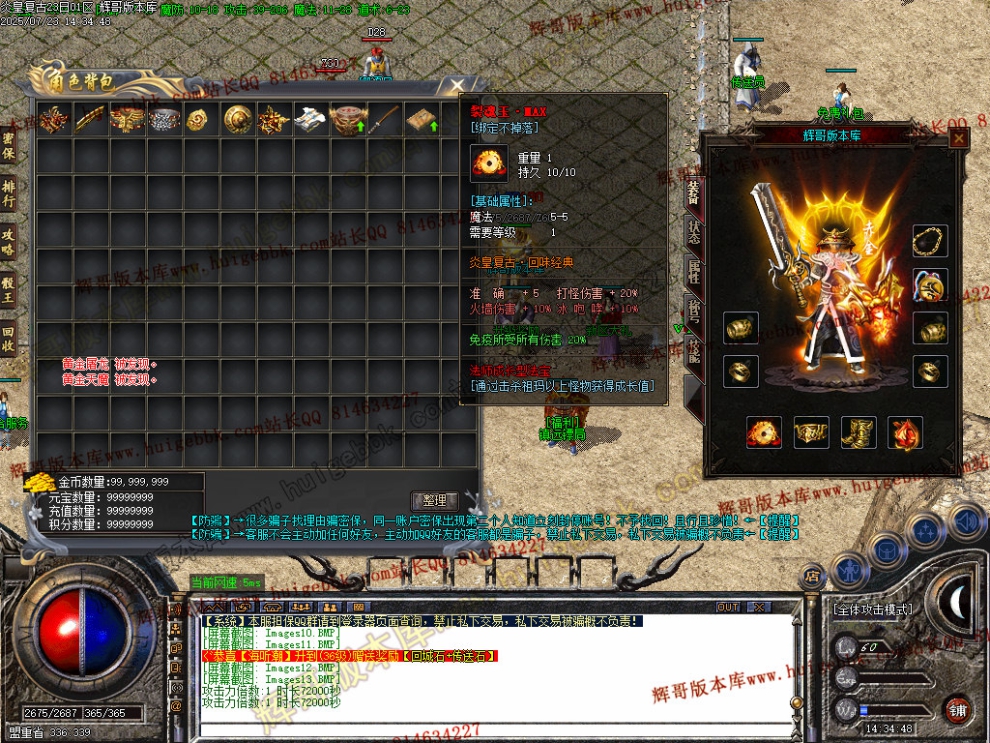Close the character equipment panel
The image size is (990, 743).
[x=959, y=139]
